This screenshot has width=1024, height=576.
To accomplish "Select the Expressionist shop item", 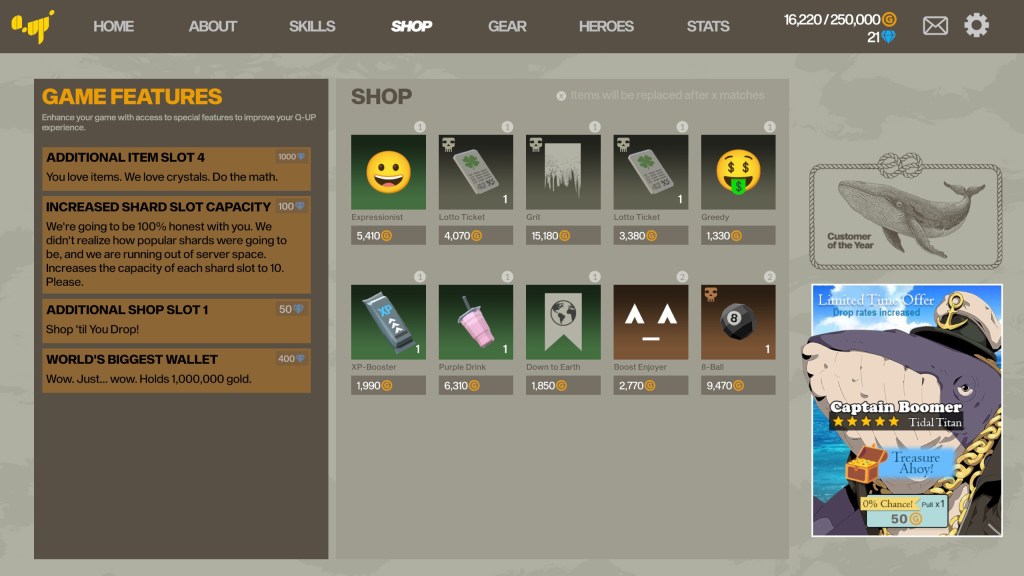I will click(388, 172).
